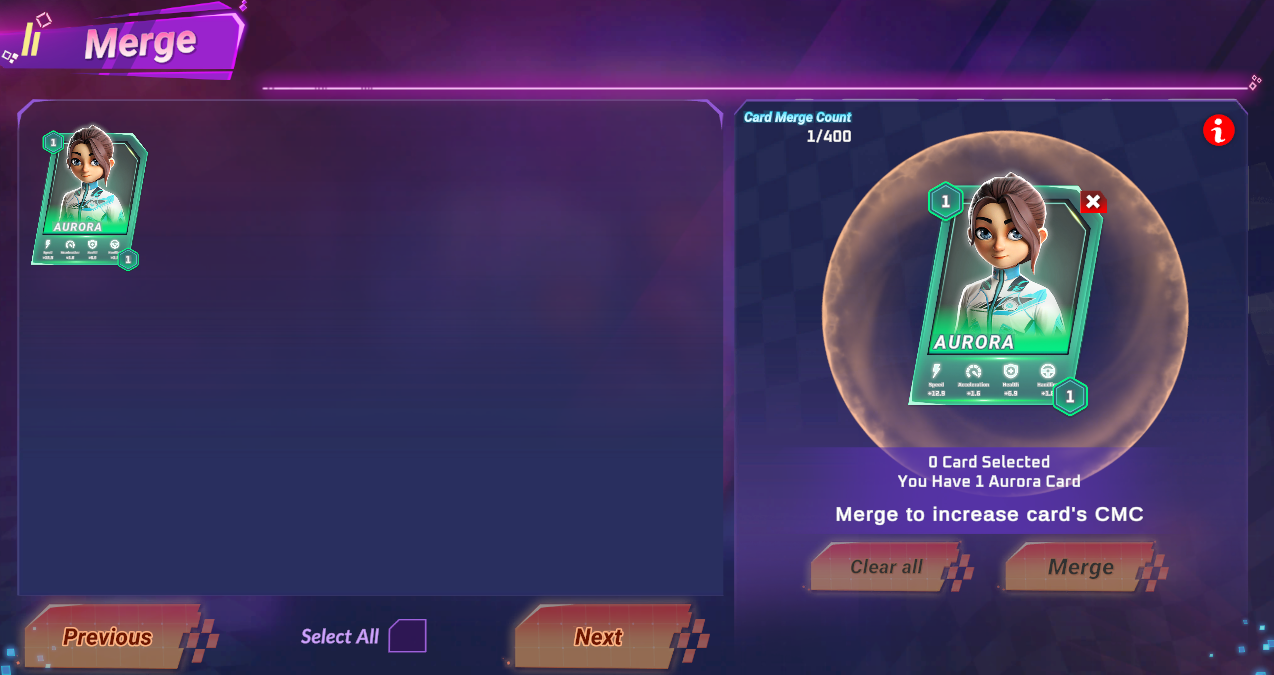The height and width of the screenshot is (675, 1274).
Task: Confirm with the Merge button
Action: tap(1080, 567)
